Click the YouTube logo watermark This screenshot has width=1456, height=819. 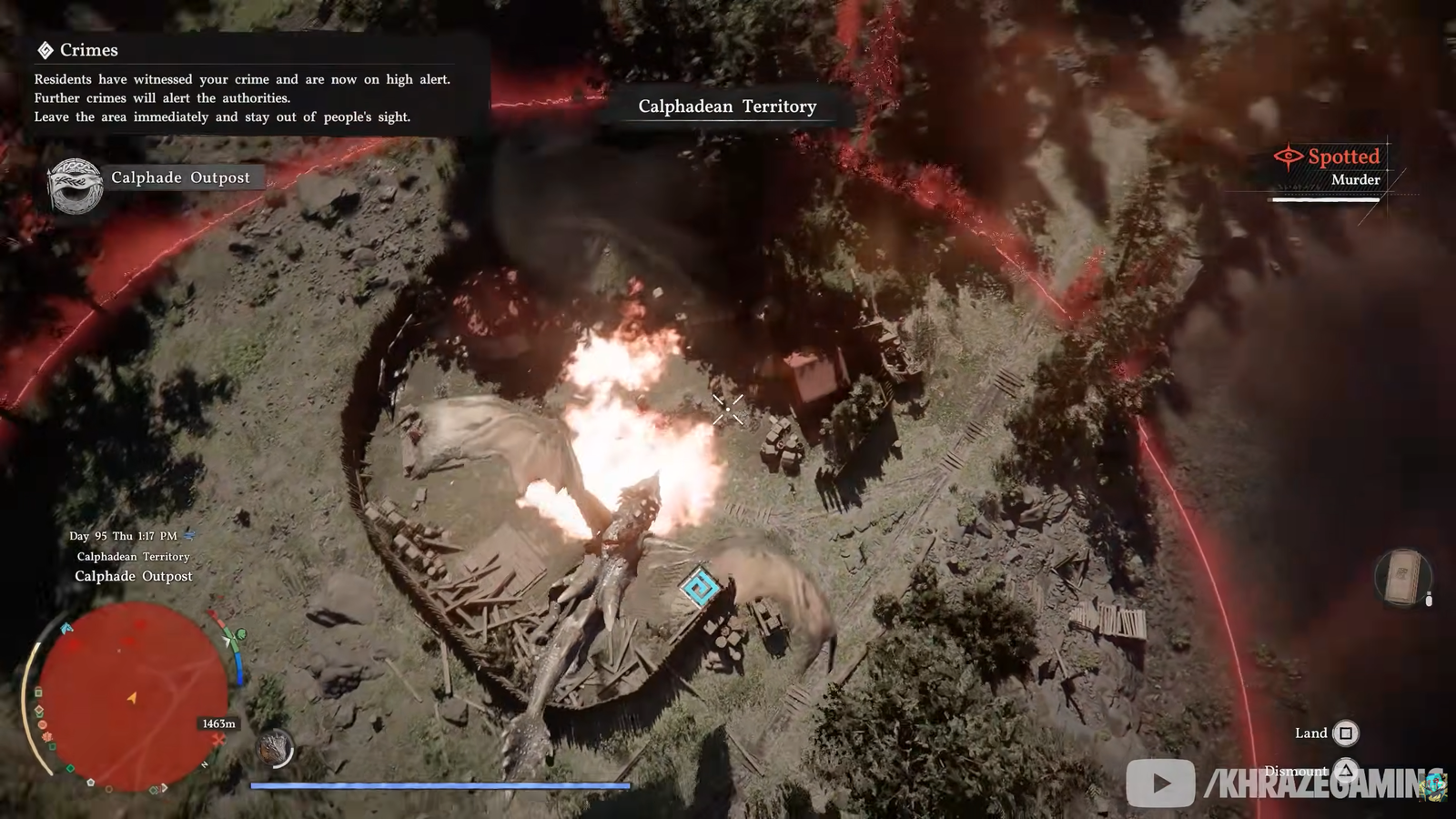(x=1160, y=783)
